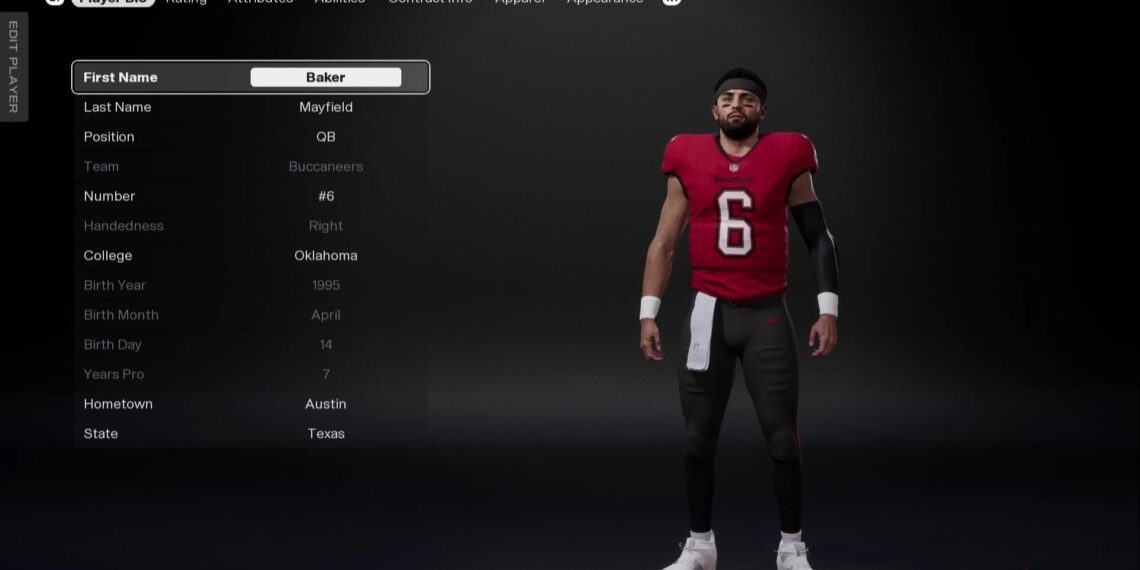This screenshot has height=570, width=1140.
Task: Change the State row showing Texas
Action: (251, 433)
